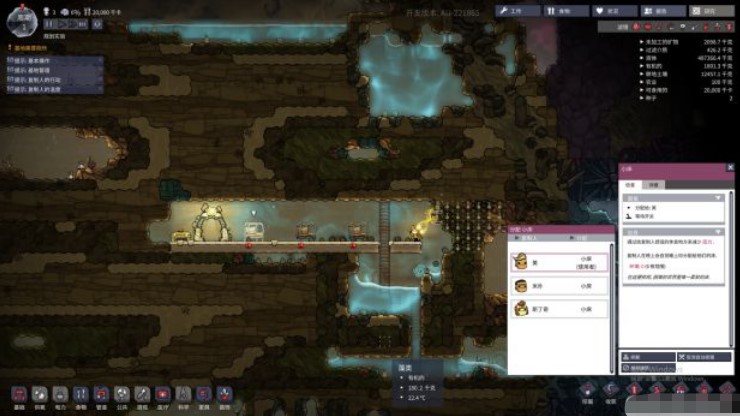Switch to the second tab in details panel
740x416 pixels.
coord(653,185)
